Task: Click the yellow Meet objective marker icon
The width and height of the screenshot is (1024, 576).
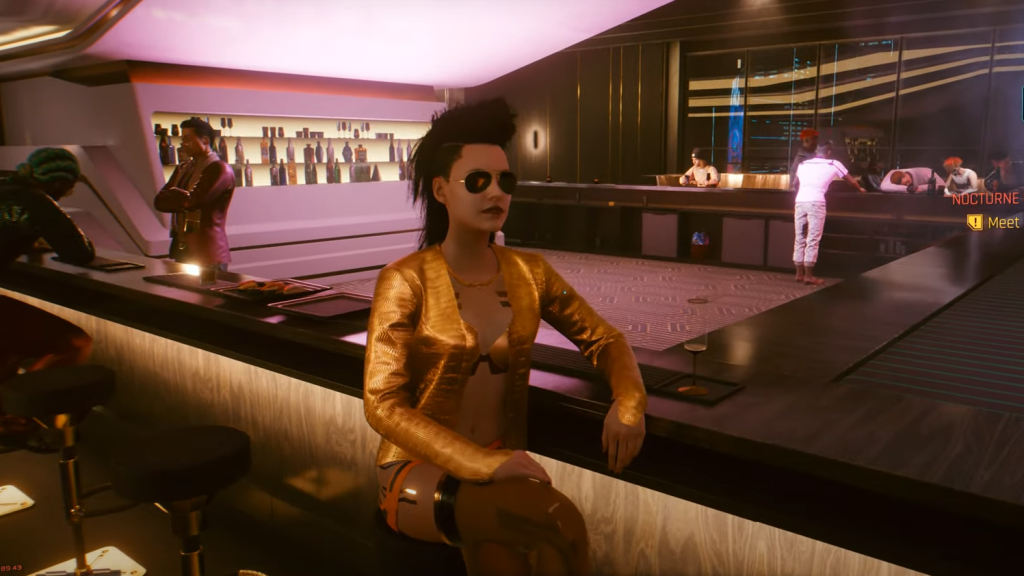Action: [974, 222]
